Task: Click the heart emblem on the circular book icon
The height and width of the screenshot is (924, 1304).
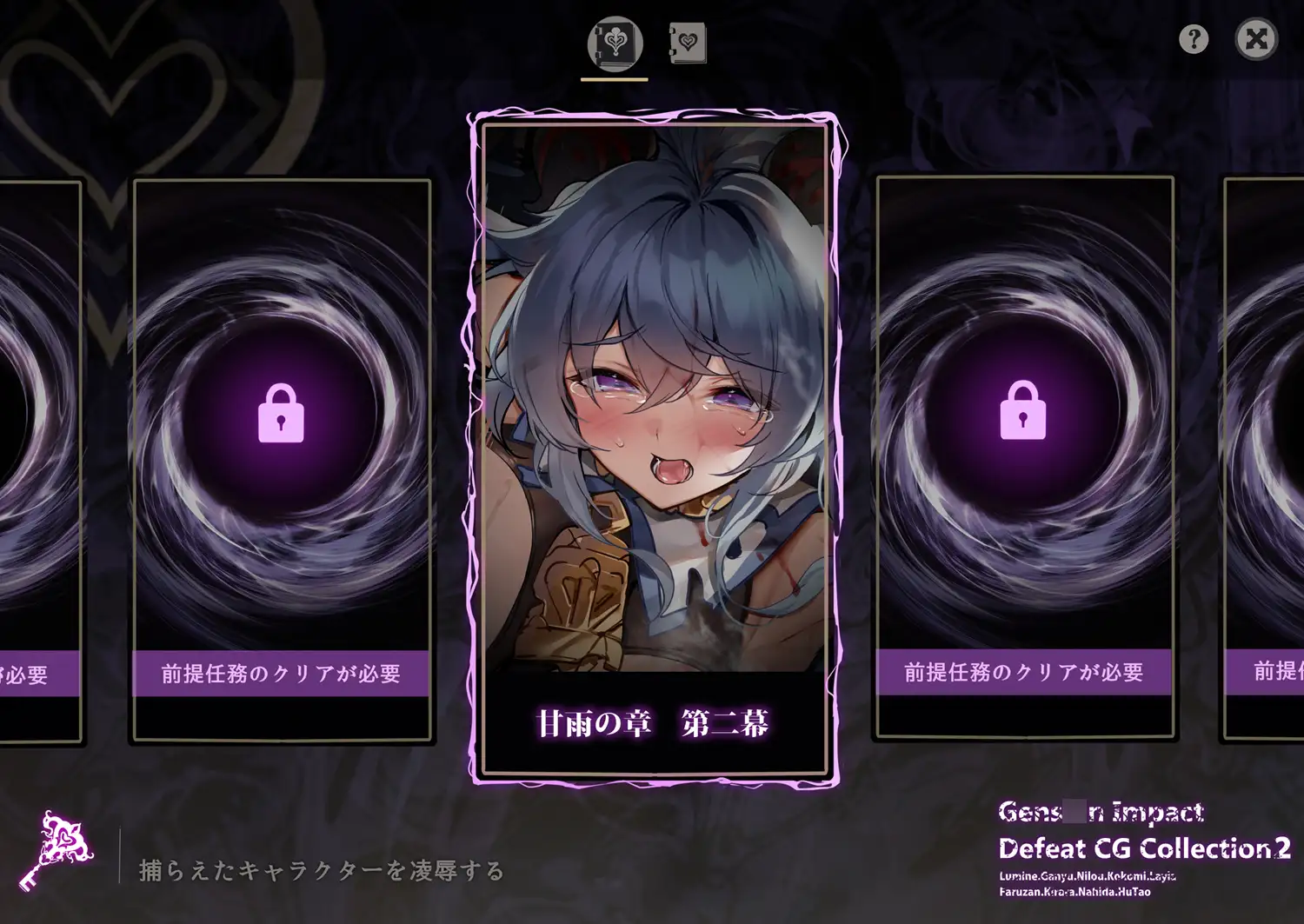Action: pyautogui.click(x=613, y=43)
